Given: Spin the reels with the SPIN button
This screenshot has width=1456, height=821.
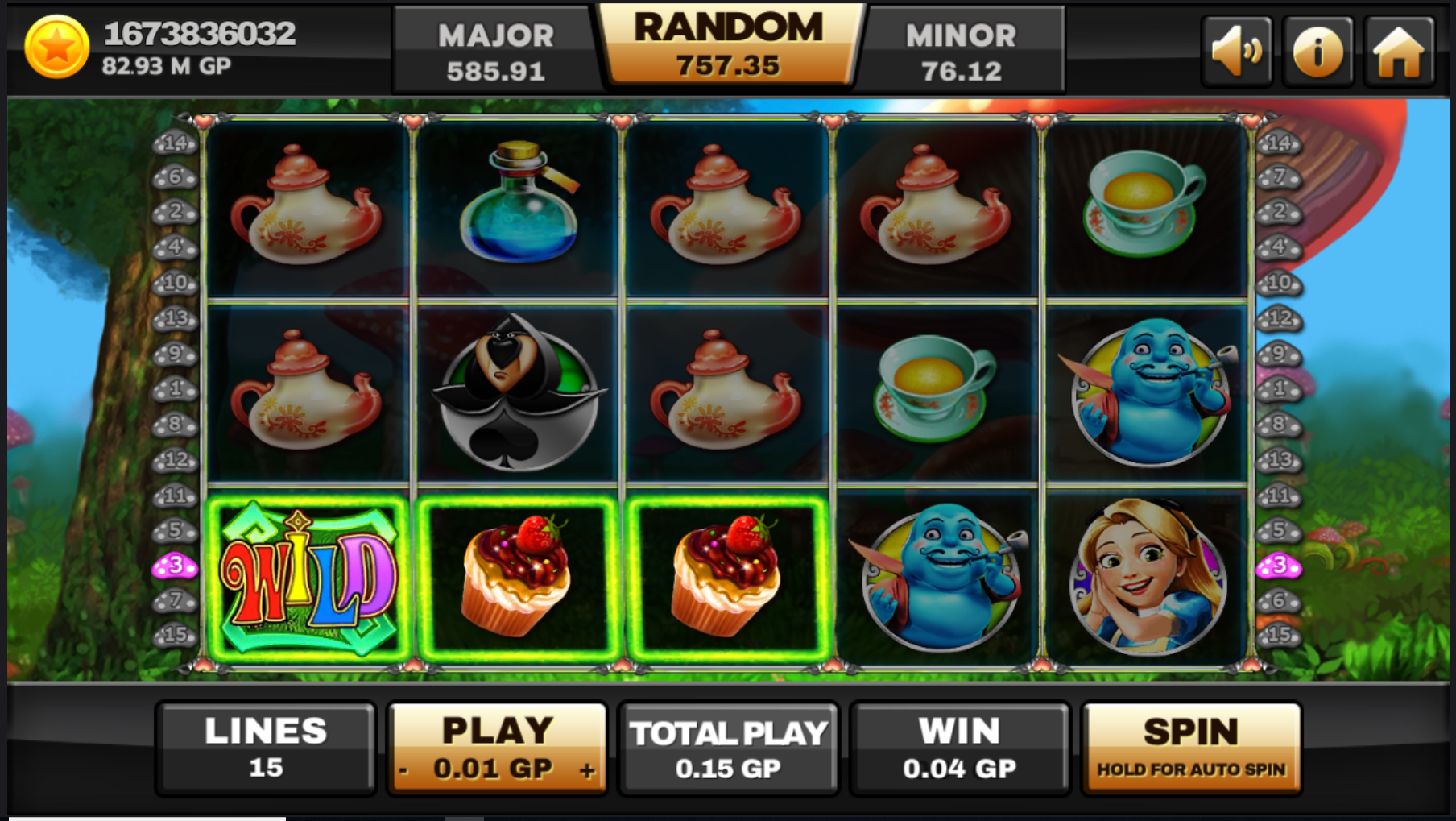Looking at the screenshot, I should coord(1190,748).
